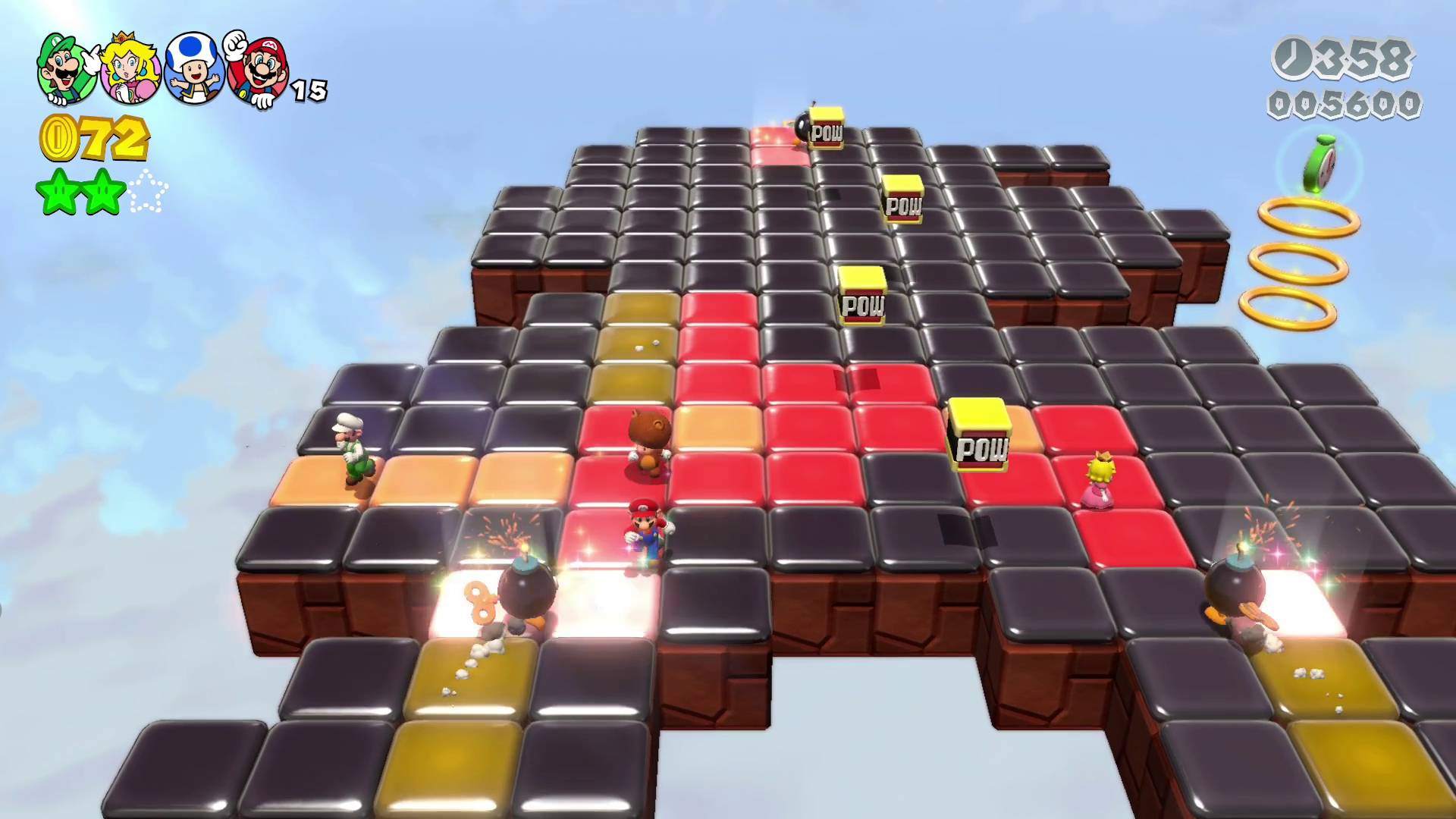
Task: Click Mario's portrait icon
Action: click(259, 71)
